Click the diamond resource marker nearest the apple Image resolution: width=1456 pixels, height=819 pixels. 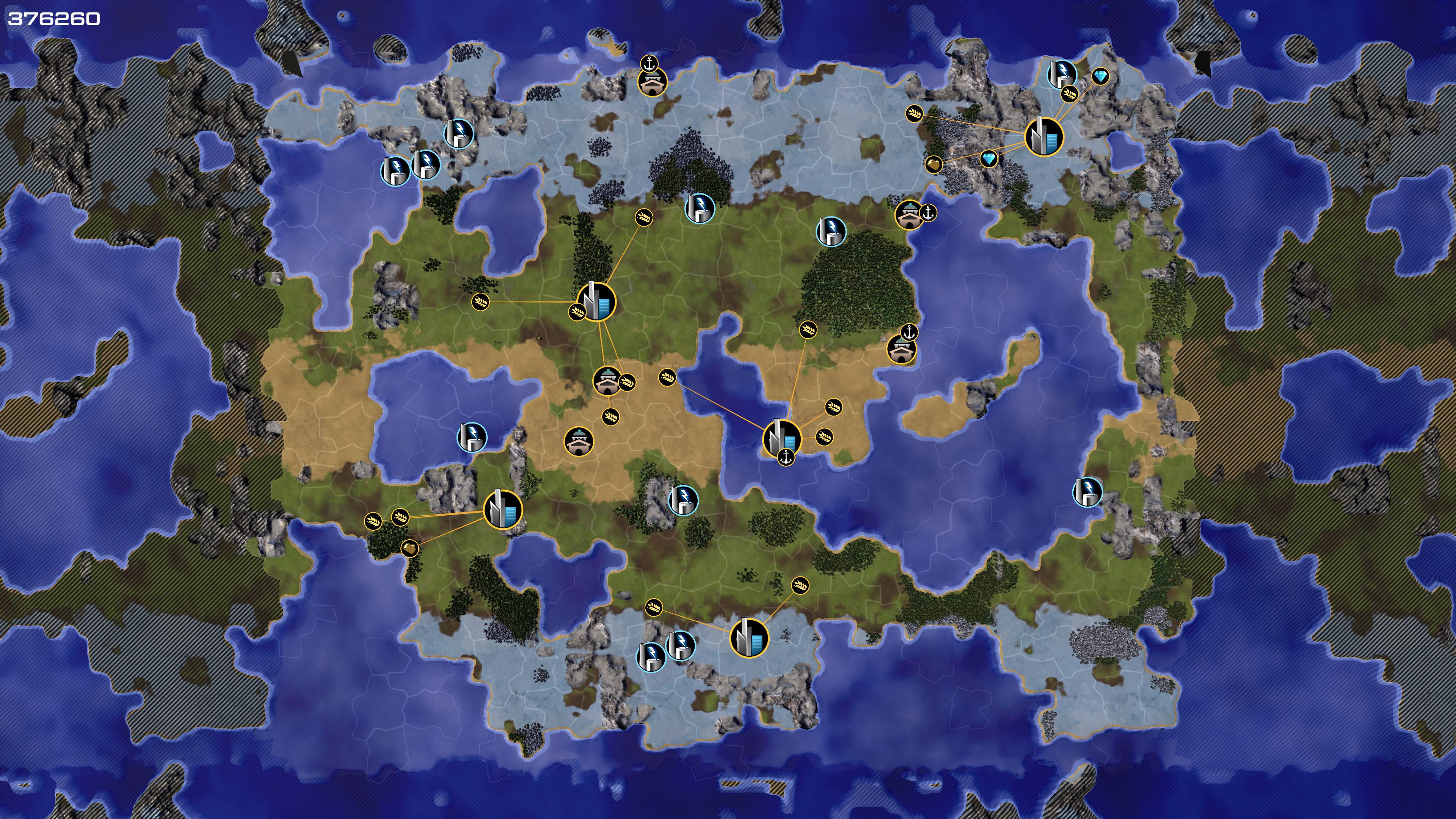point(988,159)
